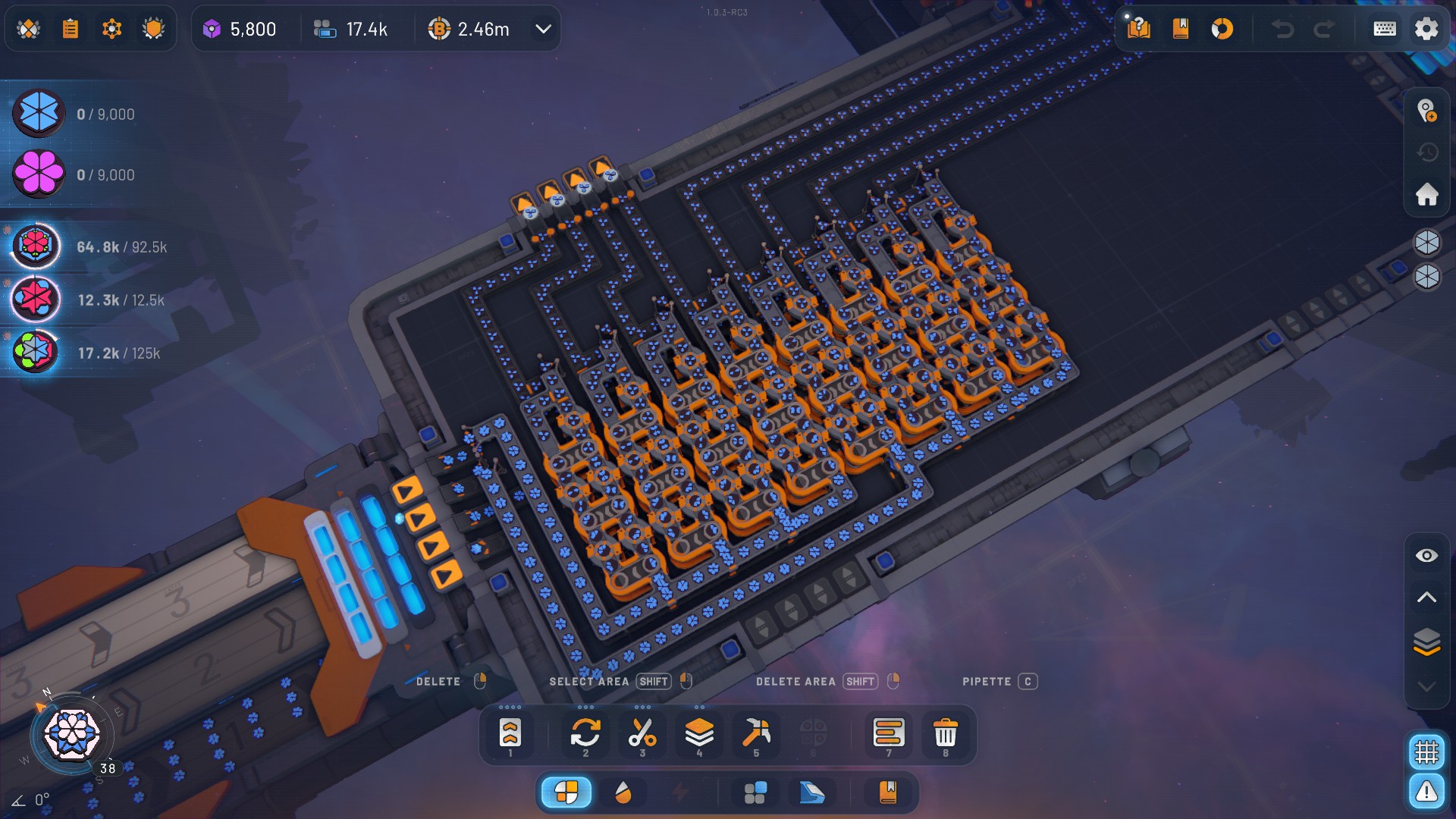
Task: Select the trash delete tool
Action: 945,733
